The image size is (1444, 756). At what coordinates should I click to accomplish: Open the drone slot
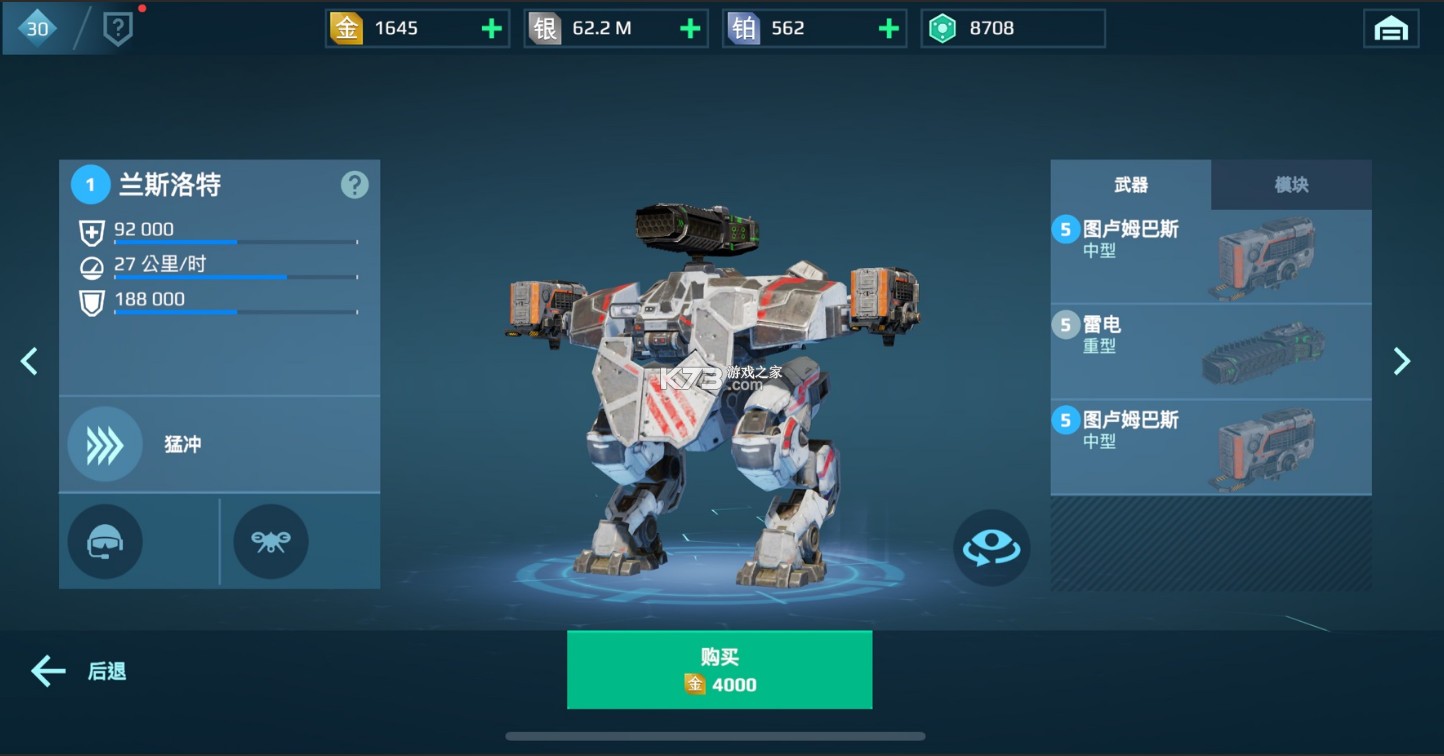click(x=270, y=542)
